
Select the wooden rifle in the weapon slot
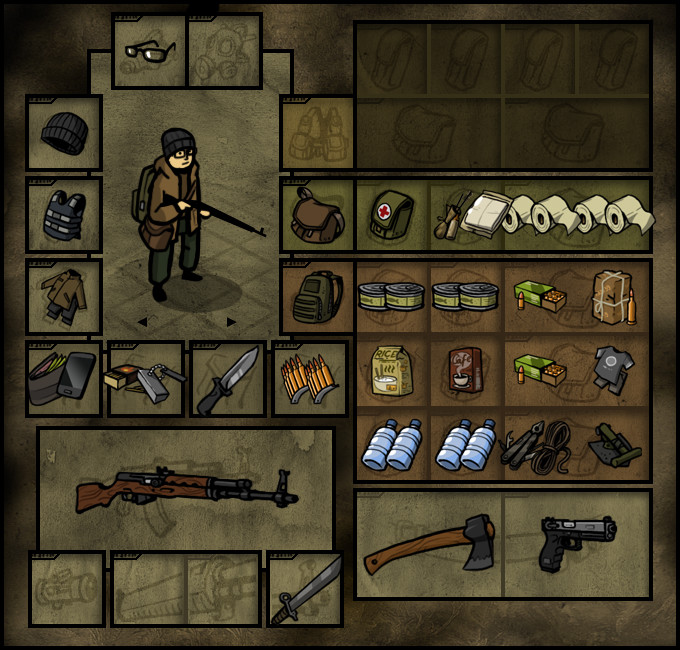[186, 488]
